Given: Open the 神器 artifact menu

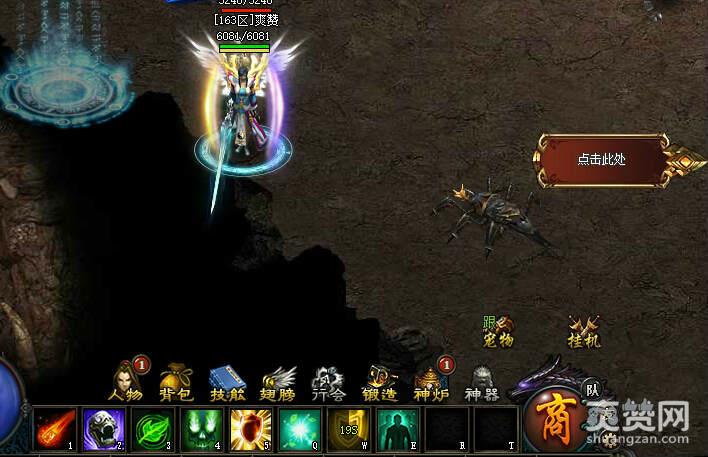Looking at the screenshot, I should pyautogui.click(x=482, y=382).
